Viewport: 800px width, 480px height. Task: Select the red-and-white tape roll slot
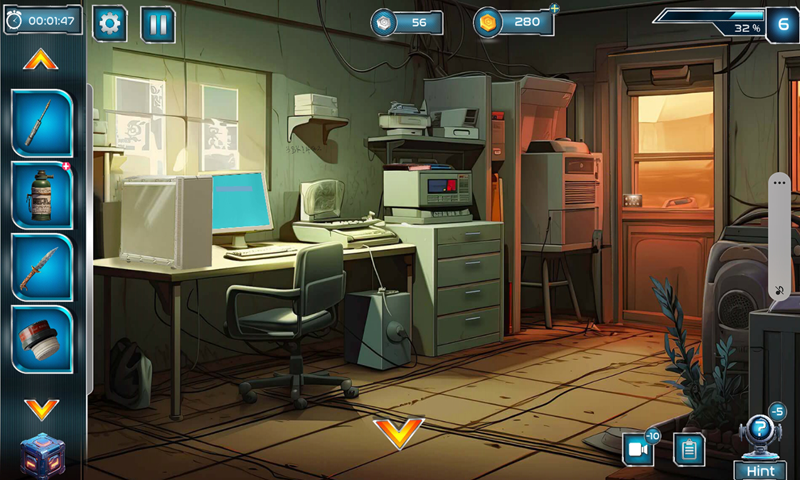pos(41,339)
